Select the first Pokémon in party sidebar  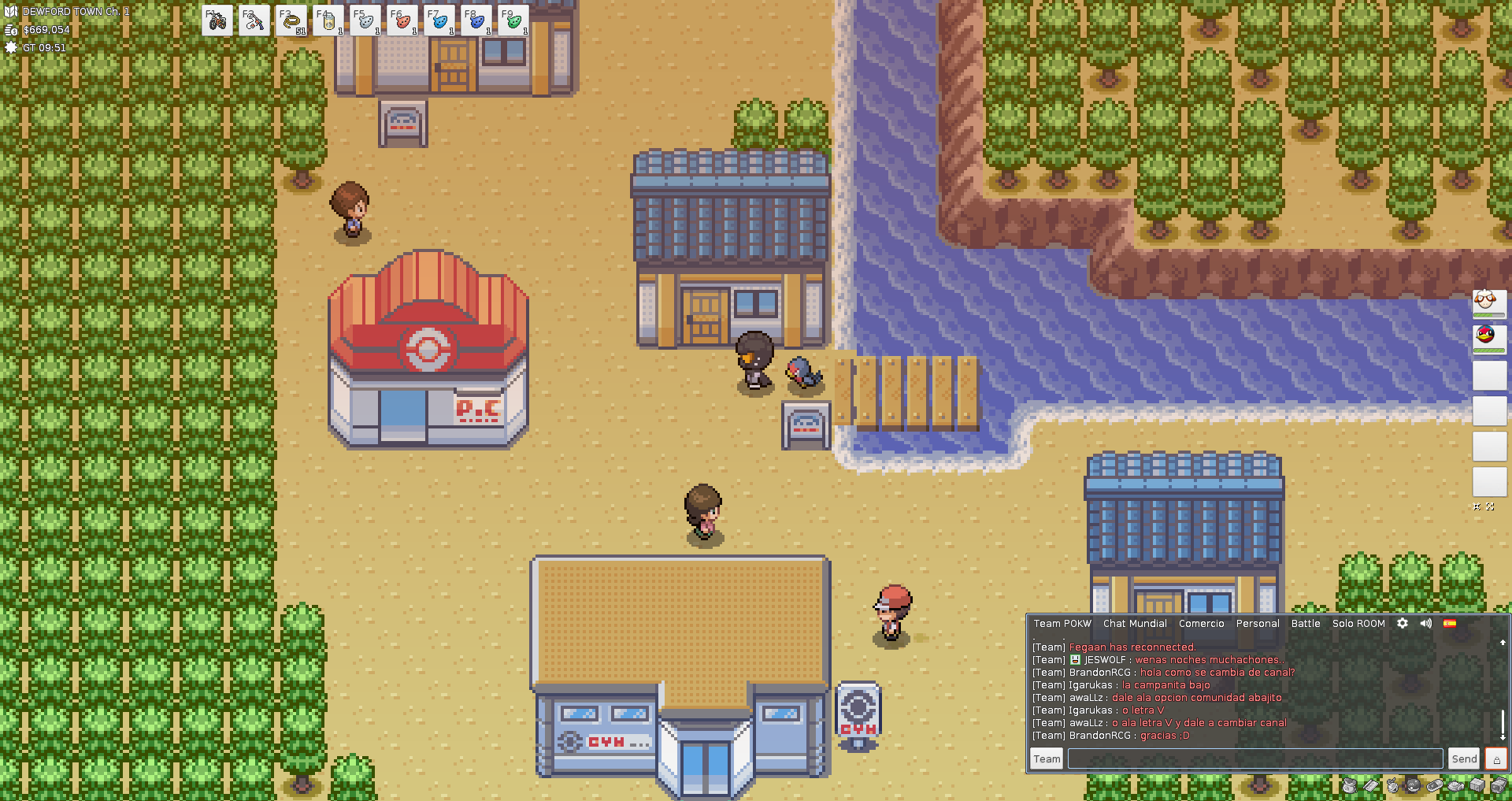tap(1489, 303)
